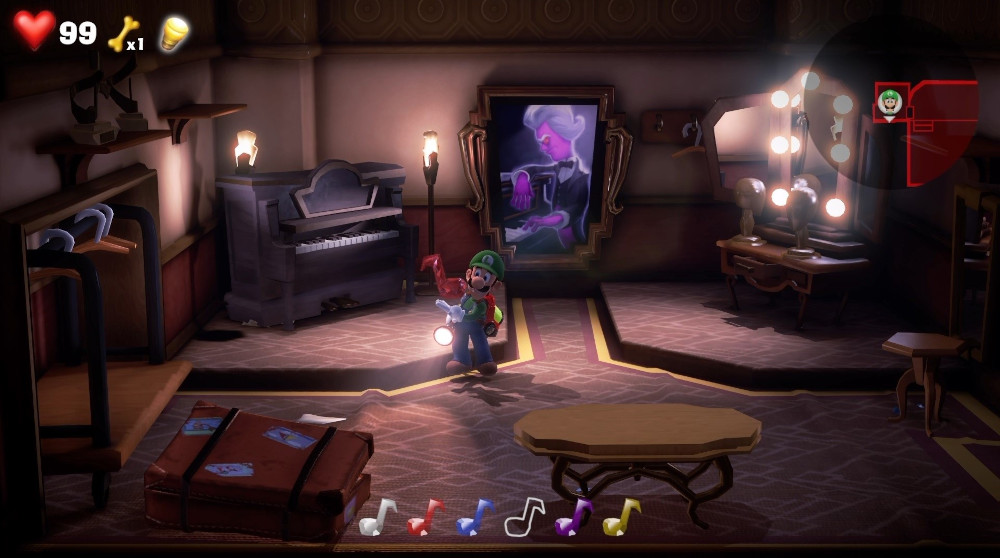Select the purple music note

573,517
